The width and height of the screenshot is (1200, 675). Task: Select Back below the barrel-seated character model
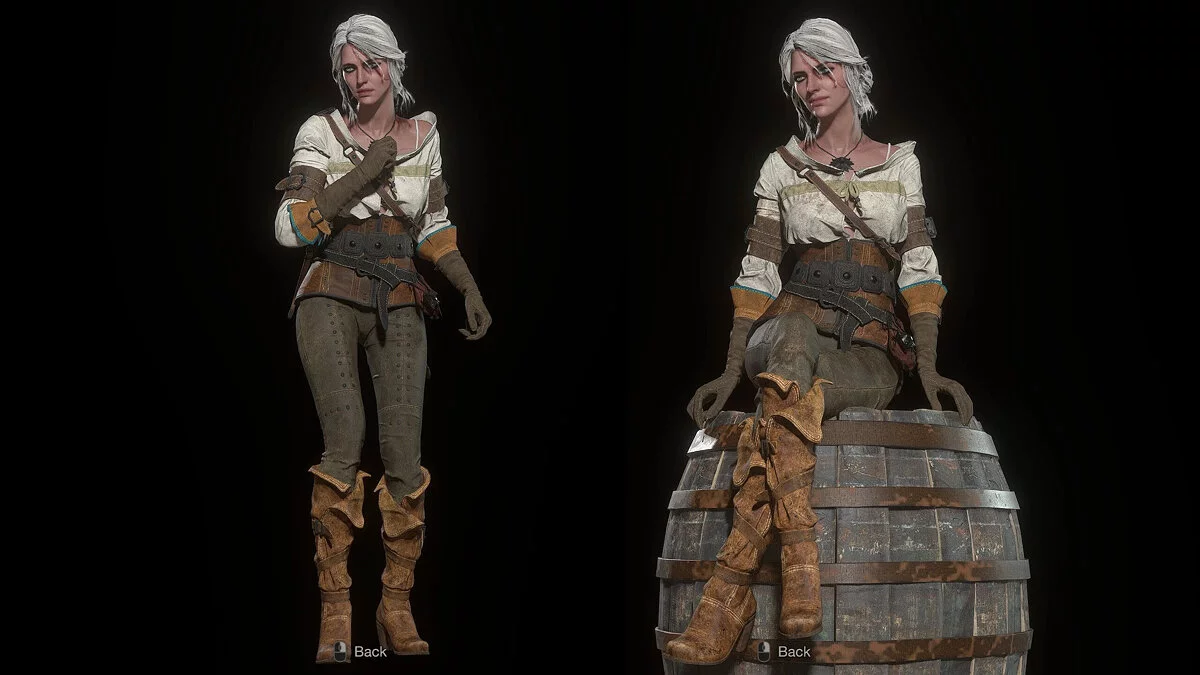(x=784, y=652)
